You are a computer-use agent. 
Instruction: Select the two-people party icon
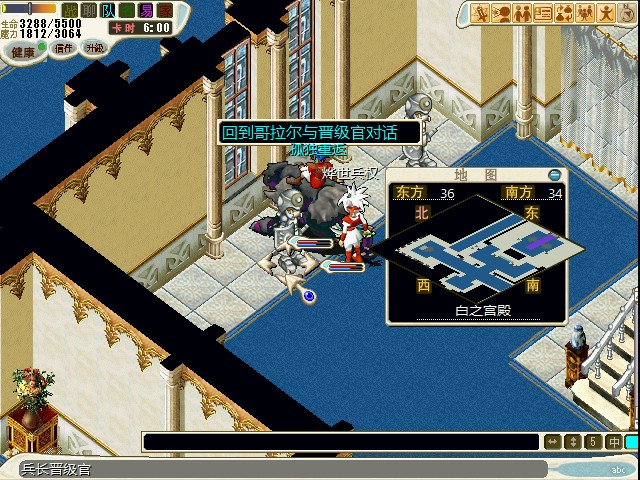[x=523, y=13]
